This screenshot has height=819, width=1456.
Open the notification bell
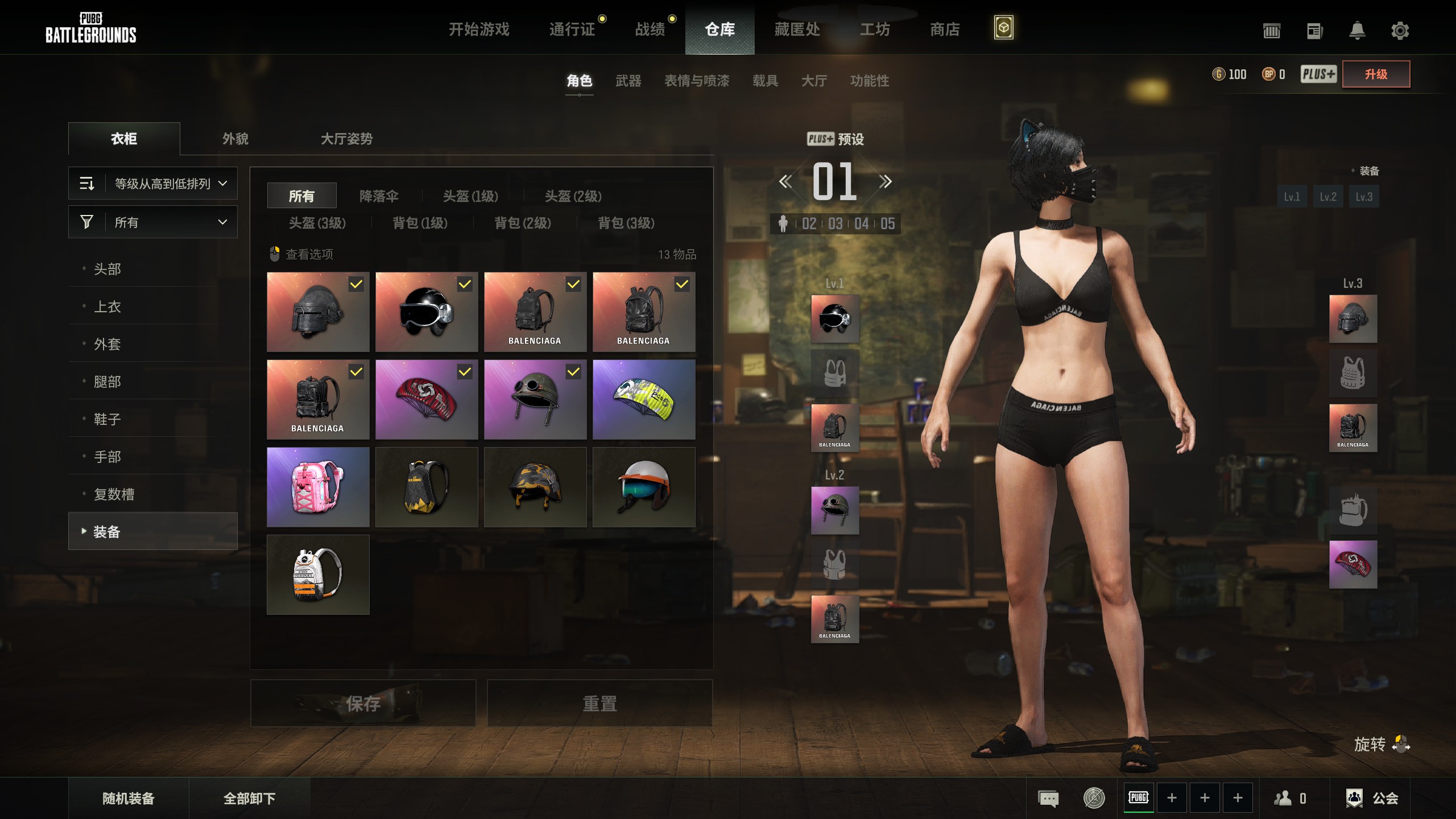pos(1357,30)
